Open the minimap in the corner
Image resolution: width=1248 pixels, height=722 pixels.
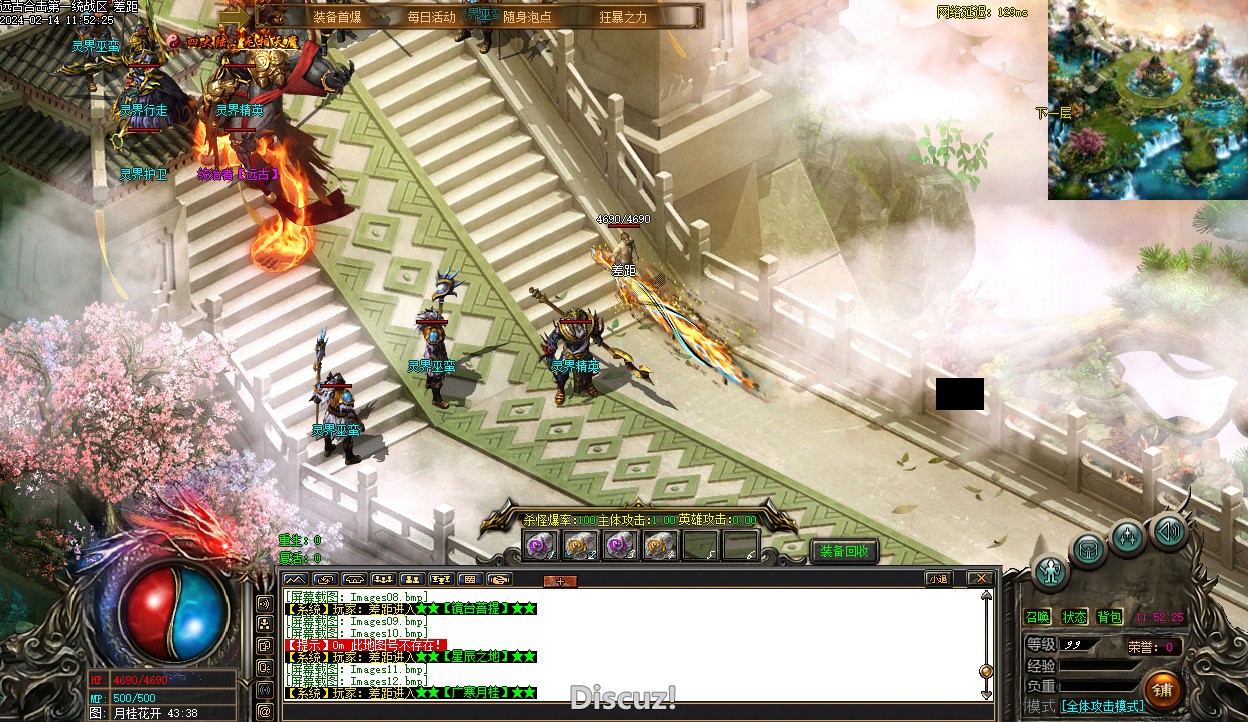click(x=1147, y=100)
